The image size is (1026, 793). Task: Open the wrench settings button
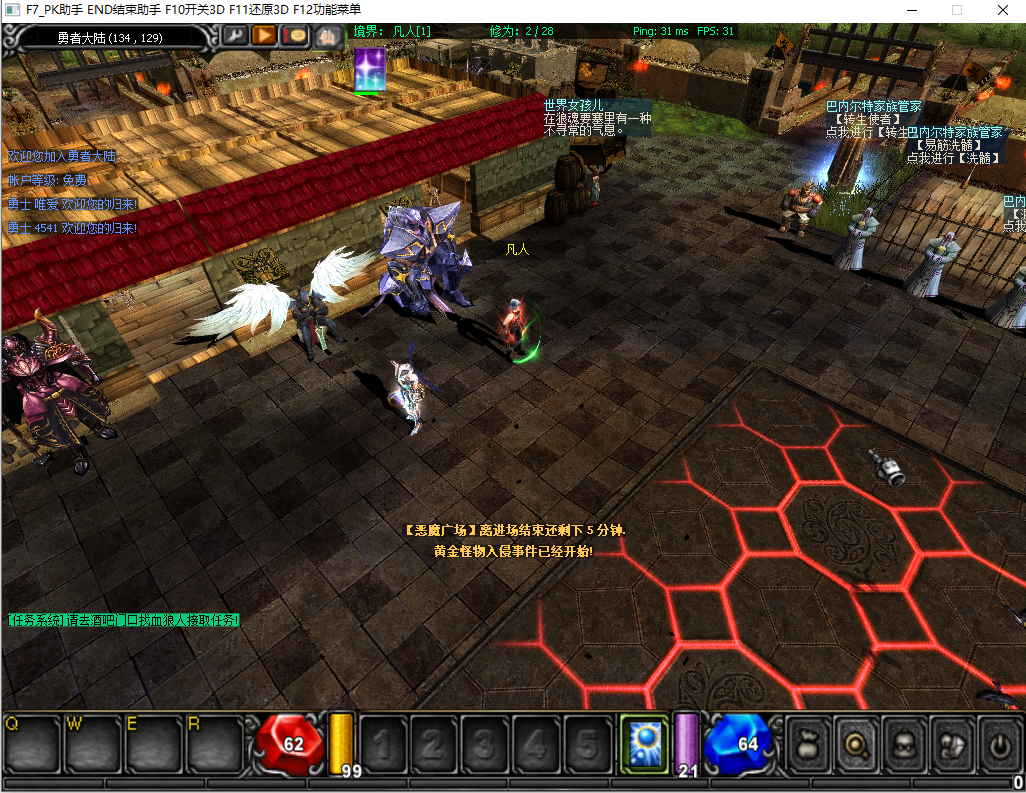click(x=235, y=36)
